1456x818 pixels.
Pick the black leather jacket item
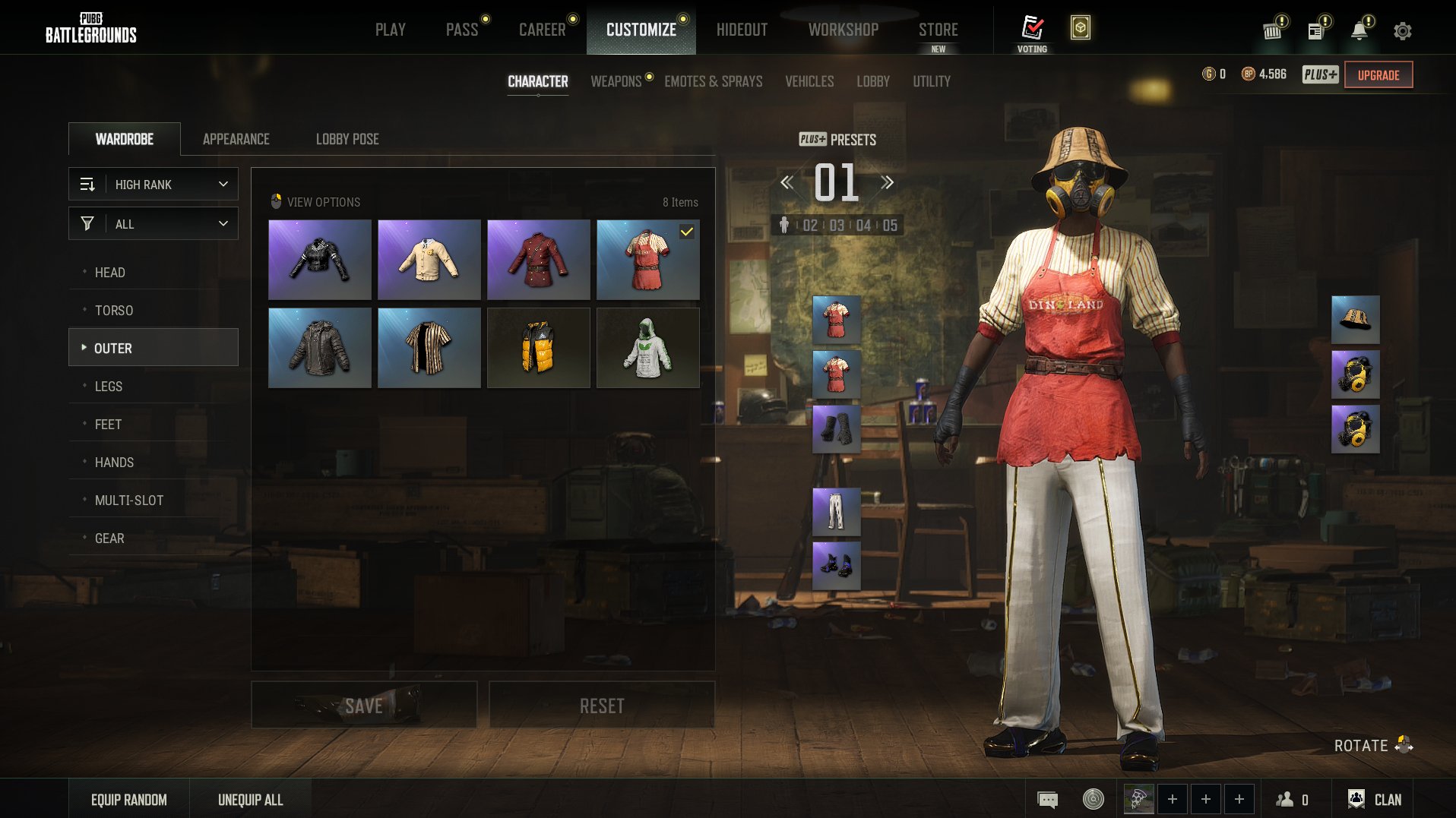319,260
